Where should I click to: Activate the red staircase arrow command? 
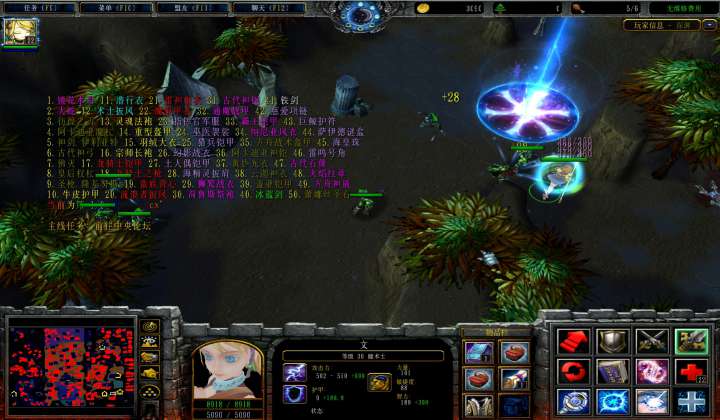click(x=573, y=341)
